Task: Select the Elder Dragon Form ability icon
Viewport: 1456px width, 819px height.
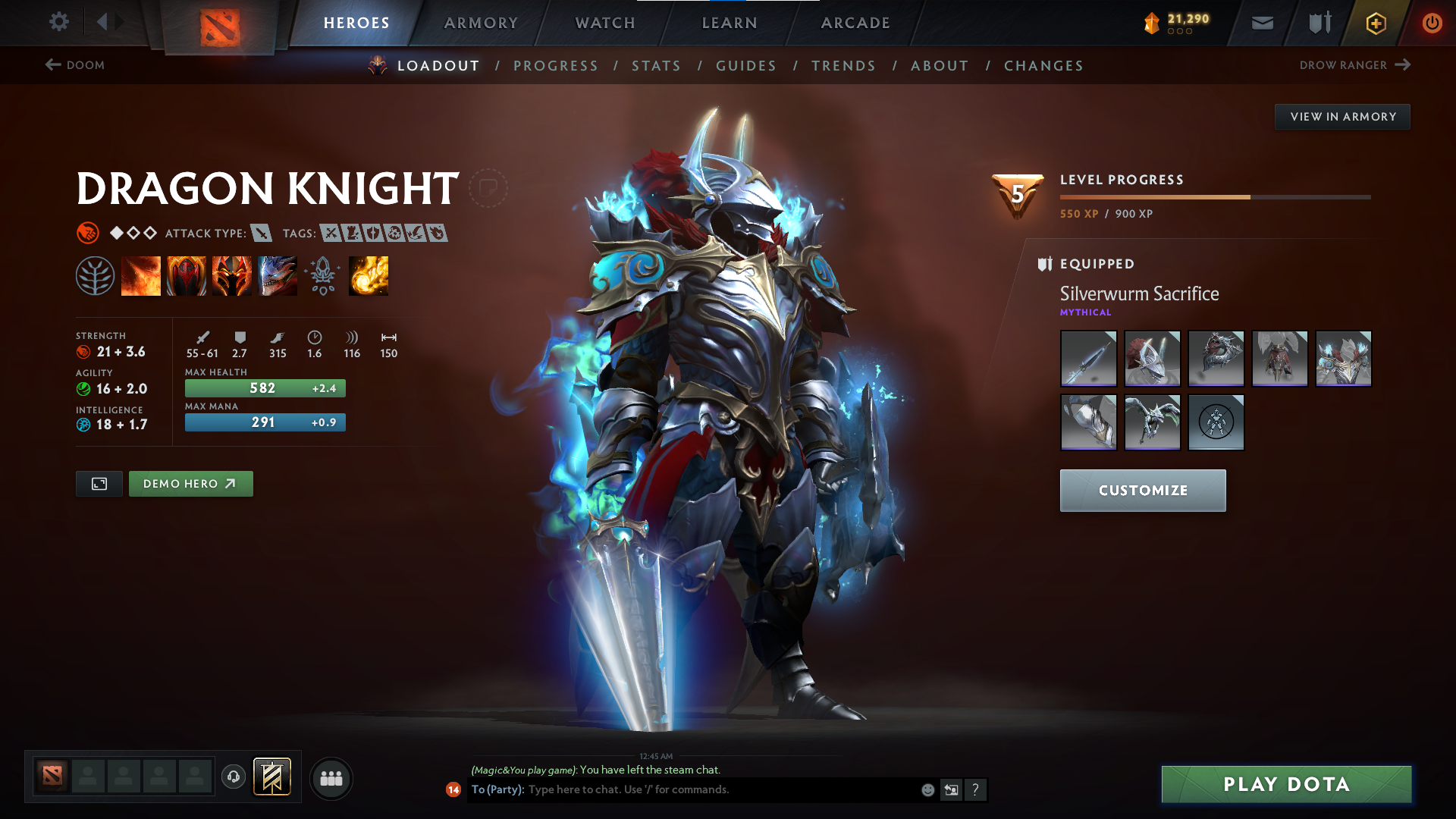Action: click(278, 275)
